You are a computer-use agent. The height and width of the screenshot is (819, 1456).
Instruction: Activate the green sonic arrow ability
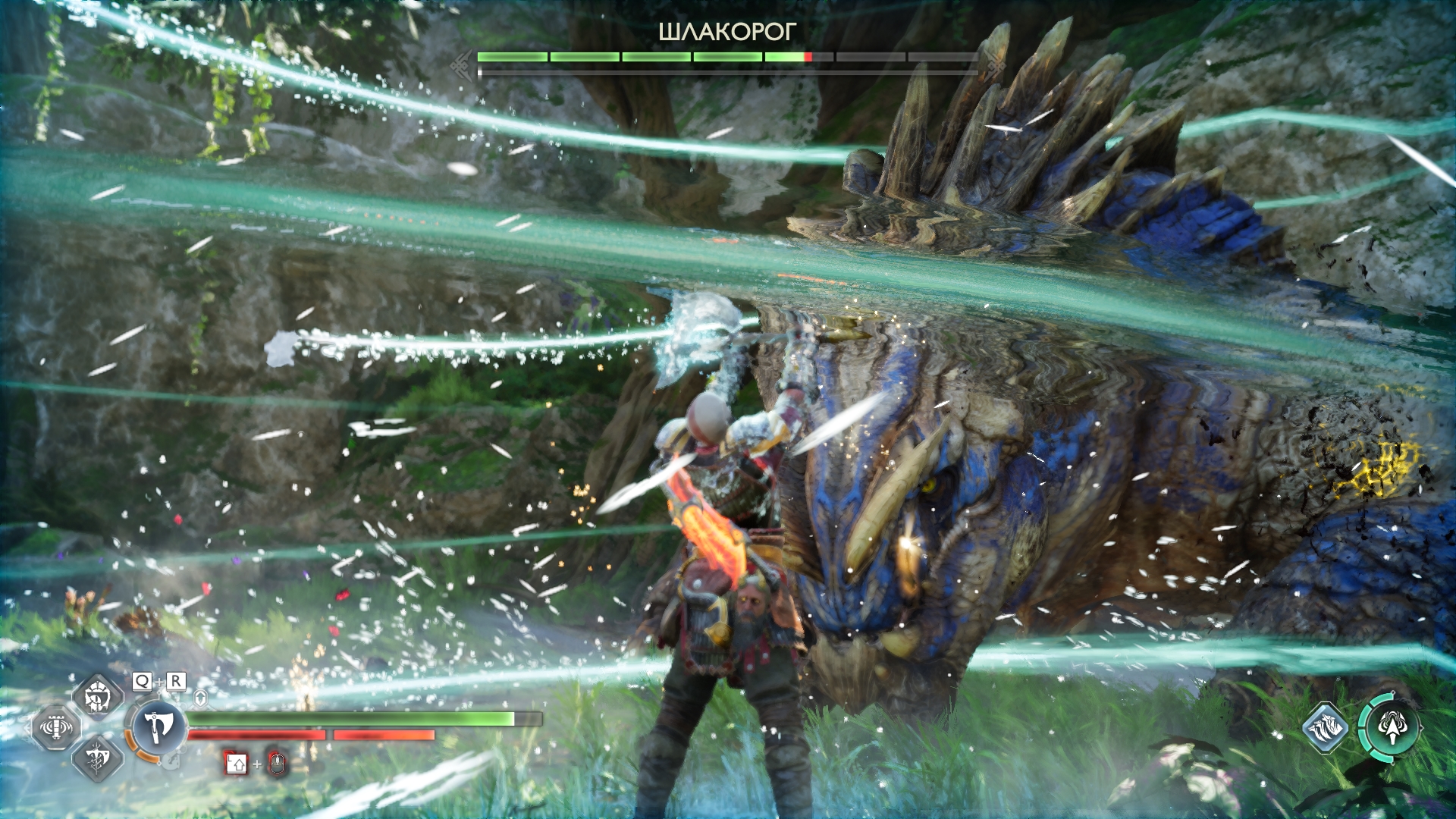click(1392, 727)
